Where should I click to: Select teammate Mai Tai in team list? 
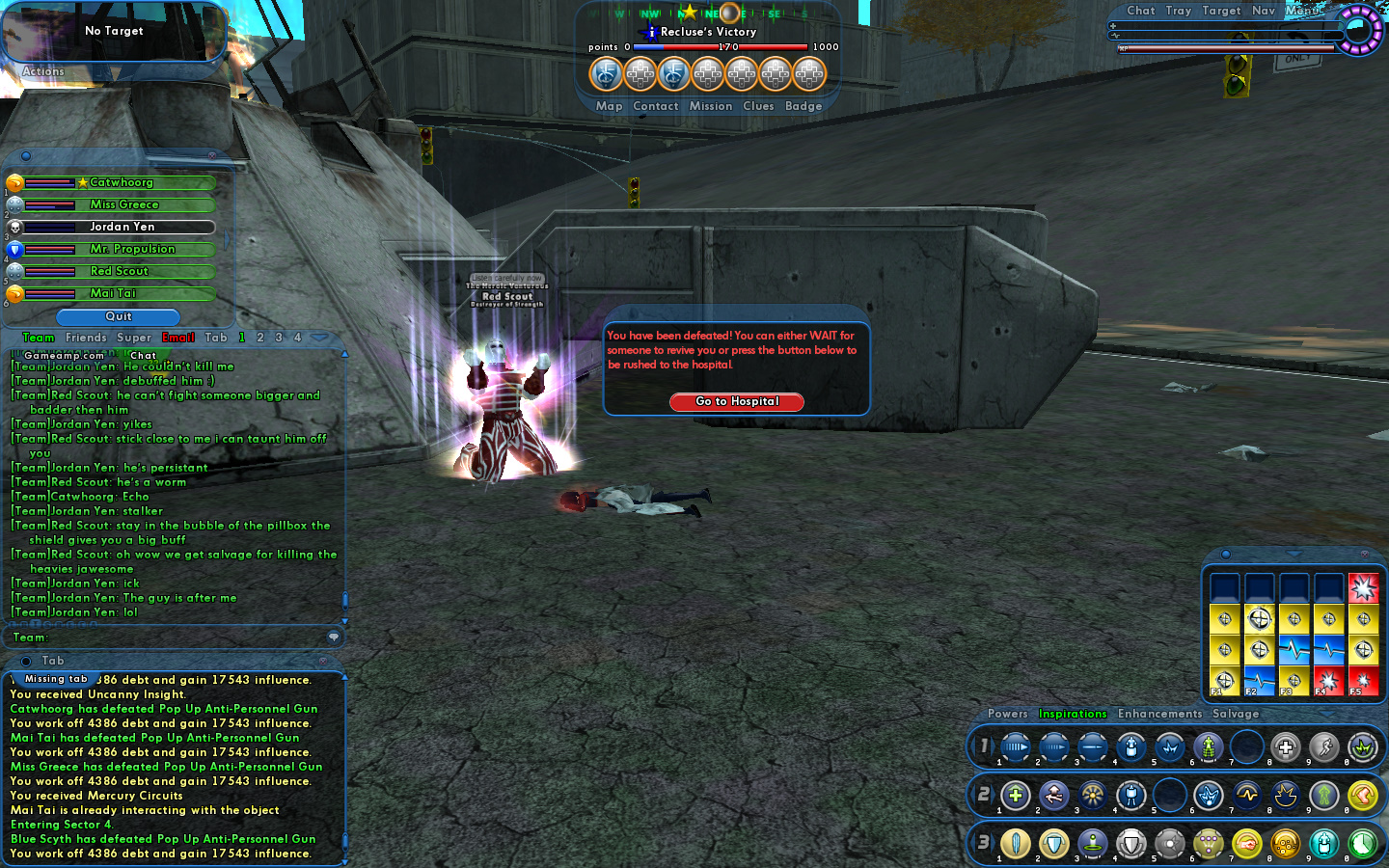pos(113,293)
